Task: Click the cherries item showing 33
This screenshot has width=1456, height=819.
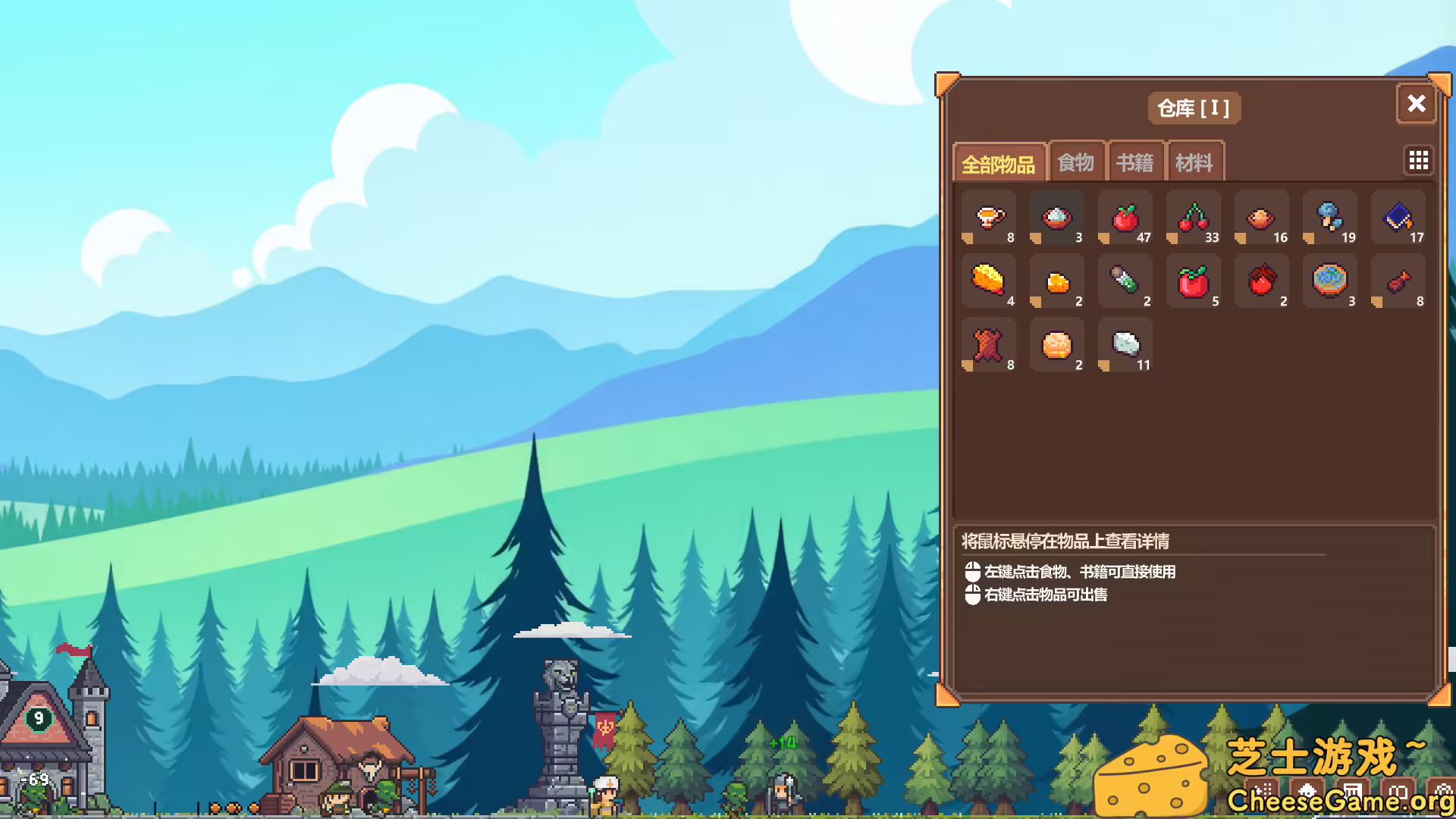Action: click(1193, 218)
